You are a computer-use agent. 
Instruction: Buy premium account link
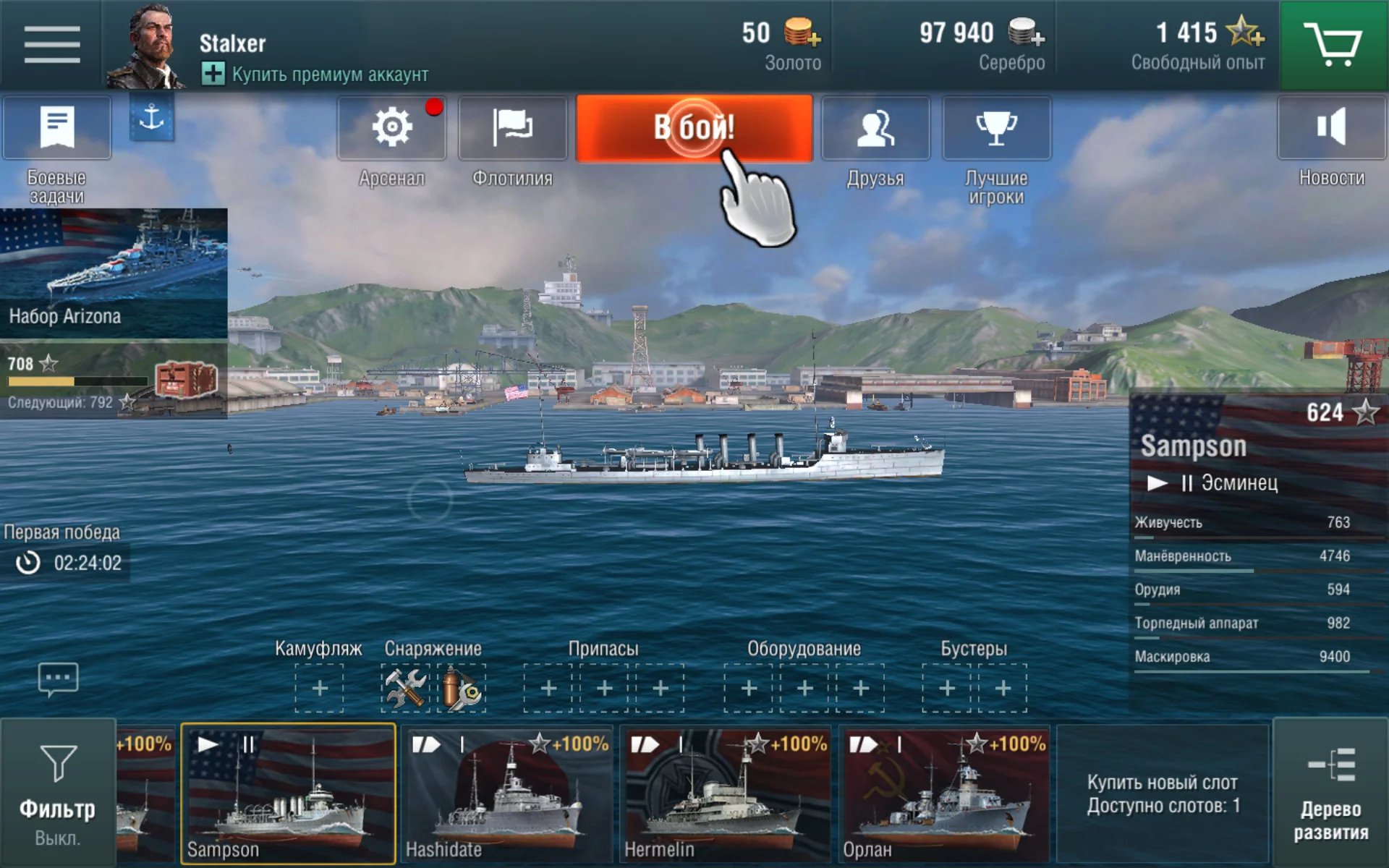point(315,75)
